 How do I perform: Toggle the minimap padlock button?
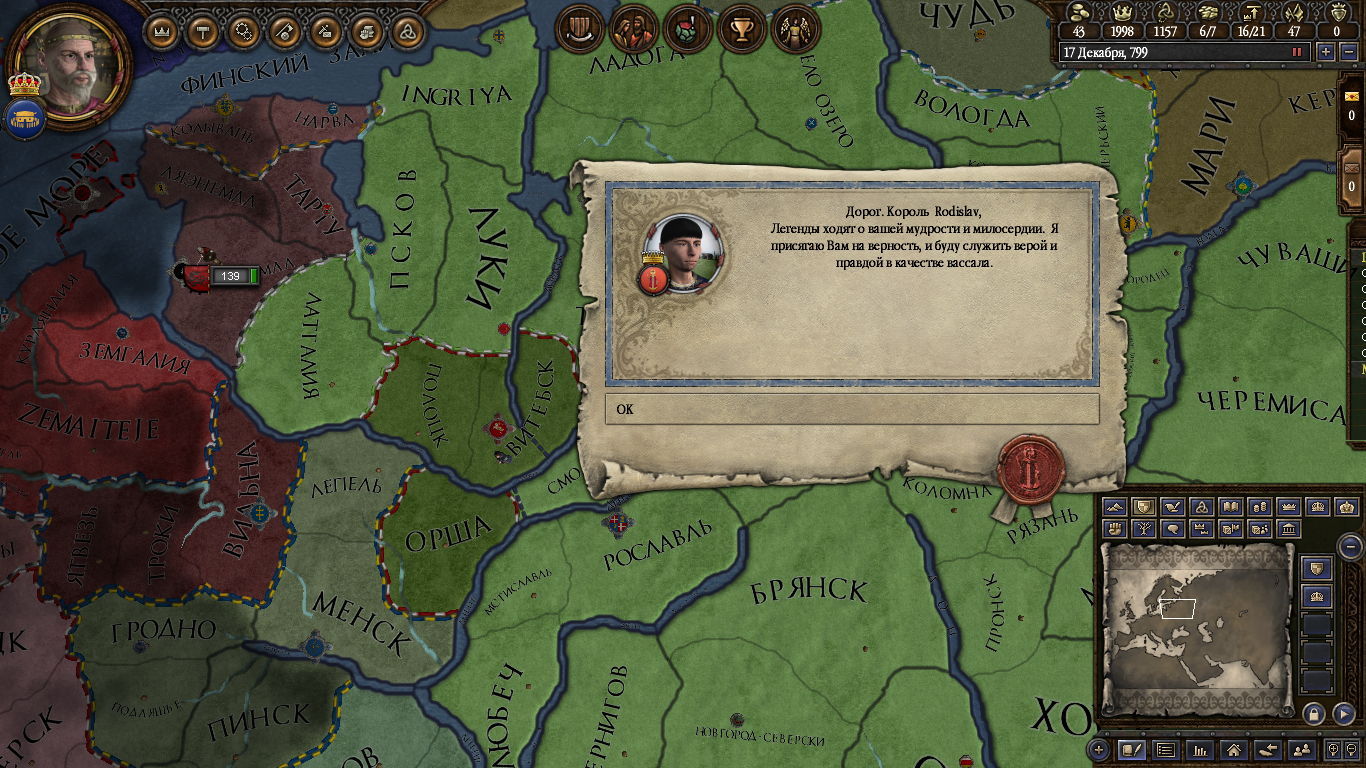click(1314, 713)
